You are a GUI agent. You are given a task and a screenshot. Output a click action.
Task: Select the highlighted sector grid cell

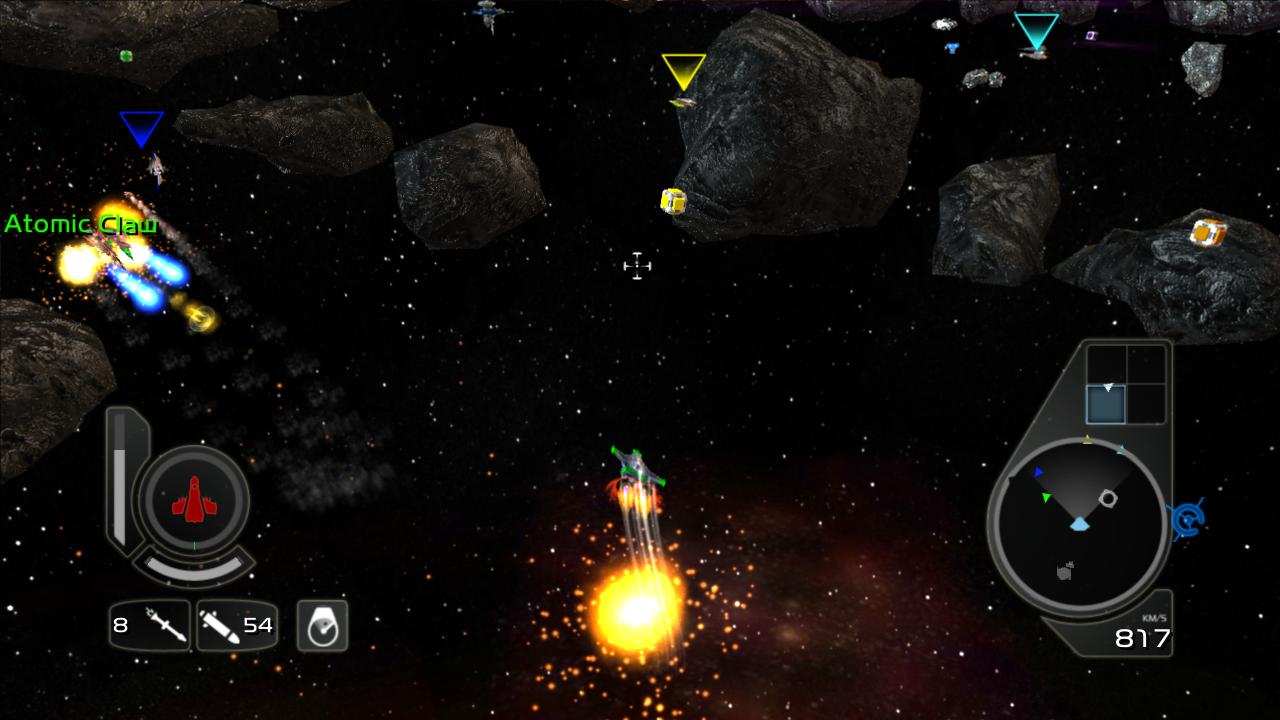coord(1106,404)
